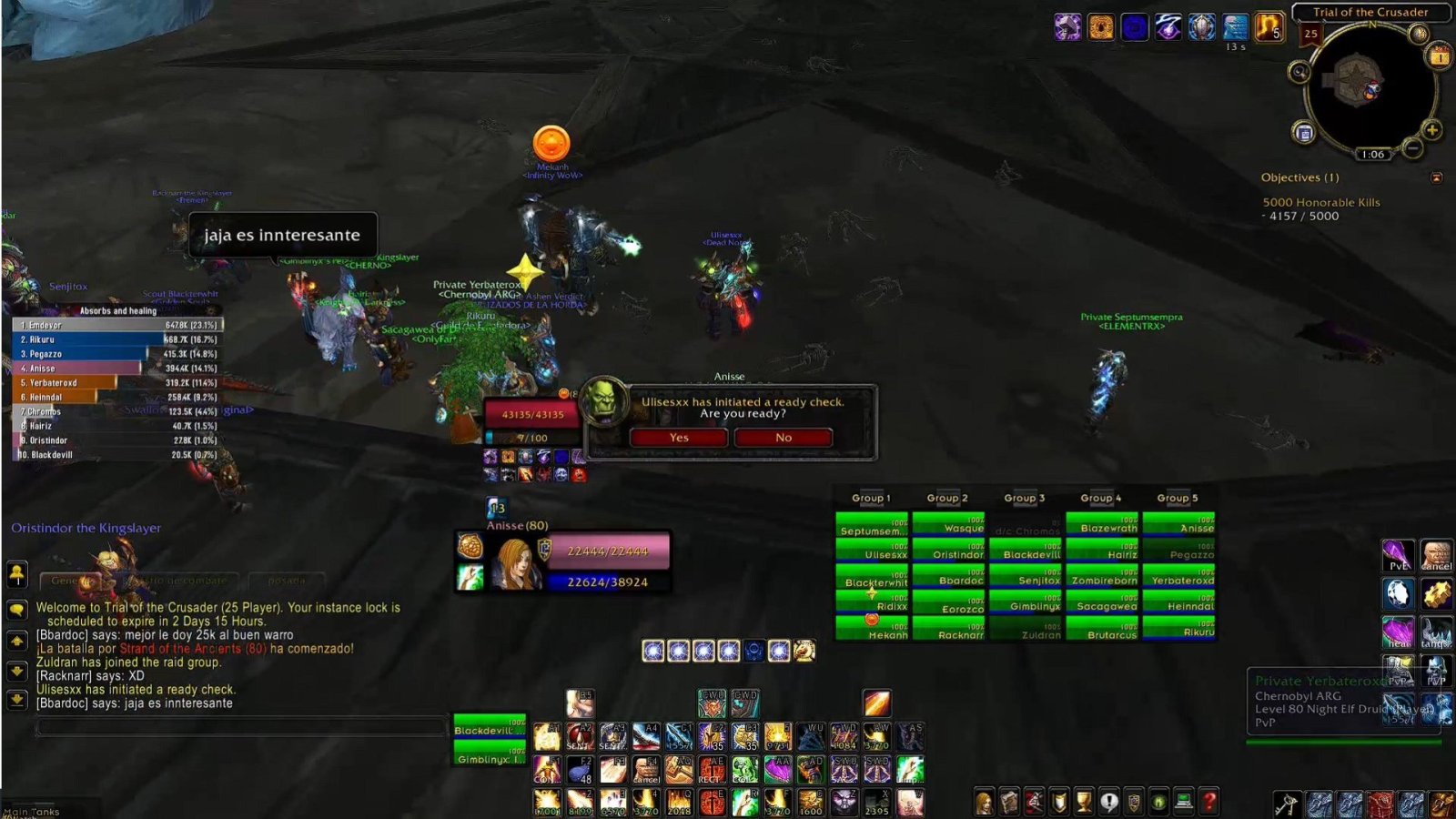Click the minimap zoom-in plus button
Viewport: 1456px width, 819px height.
pyautogui.click(x=1431, y=130)
